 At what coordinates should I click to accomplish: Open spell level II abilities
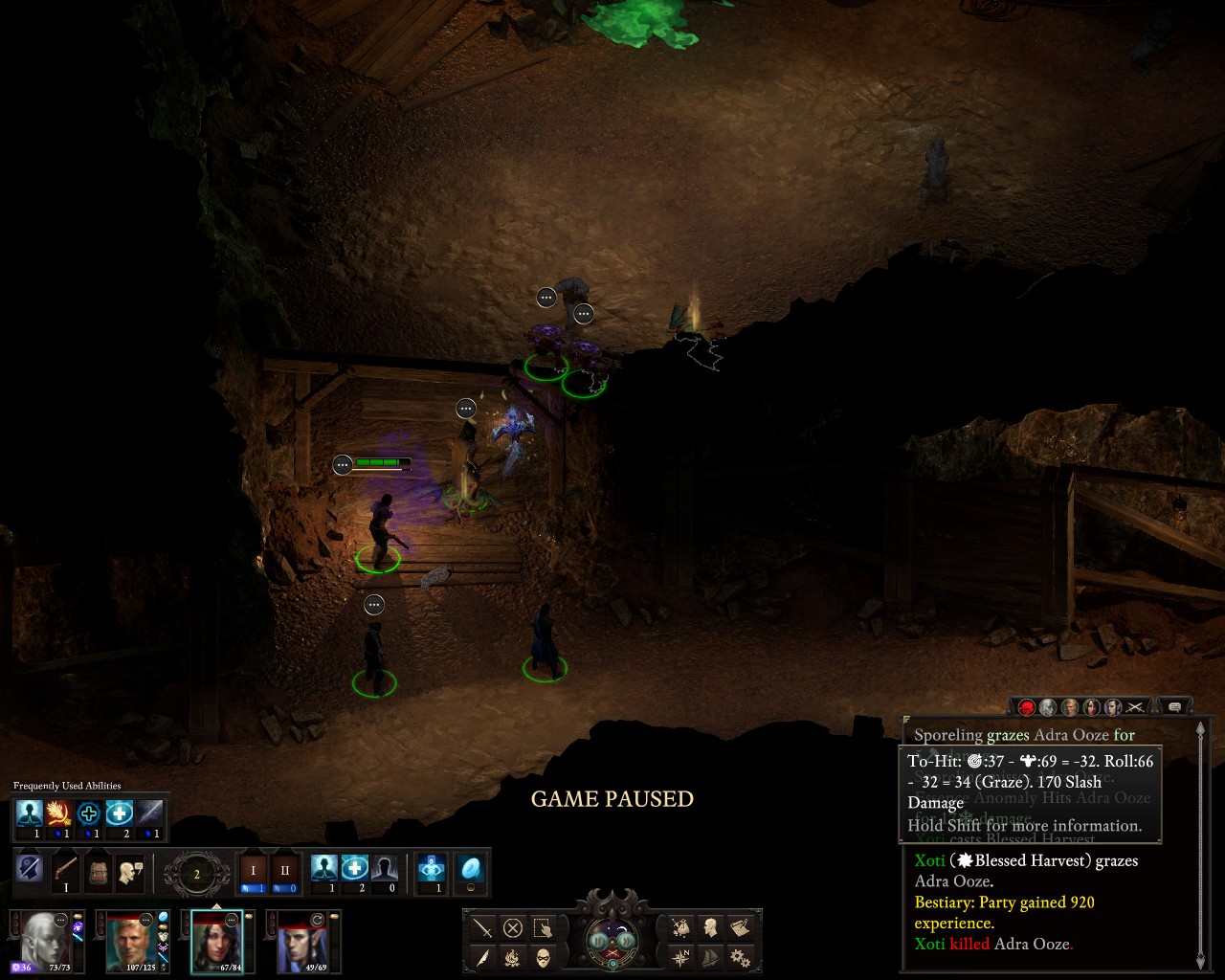tap(284, 871)
